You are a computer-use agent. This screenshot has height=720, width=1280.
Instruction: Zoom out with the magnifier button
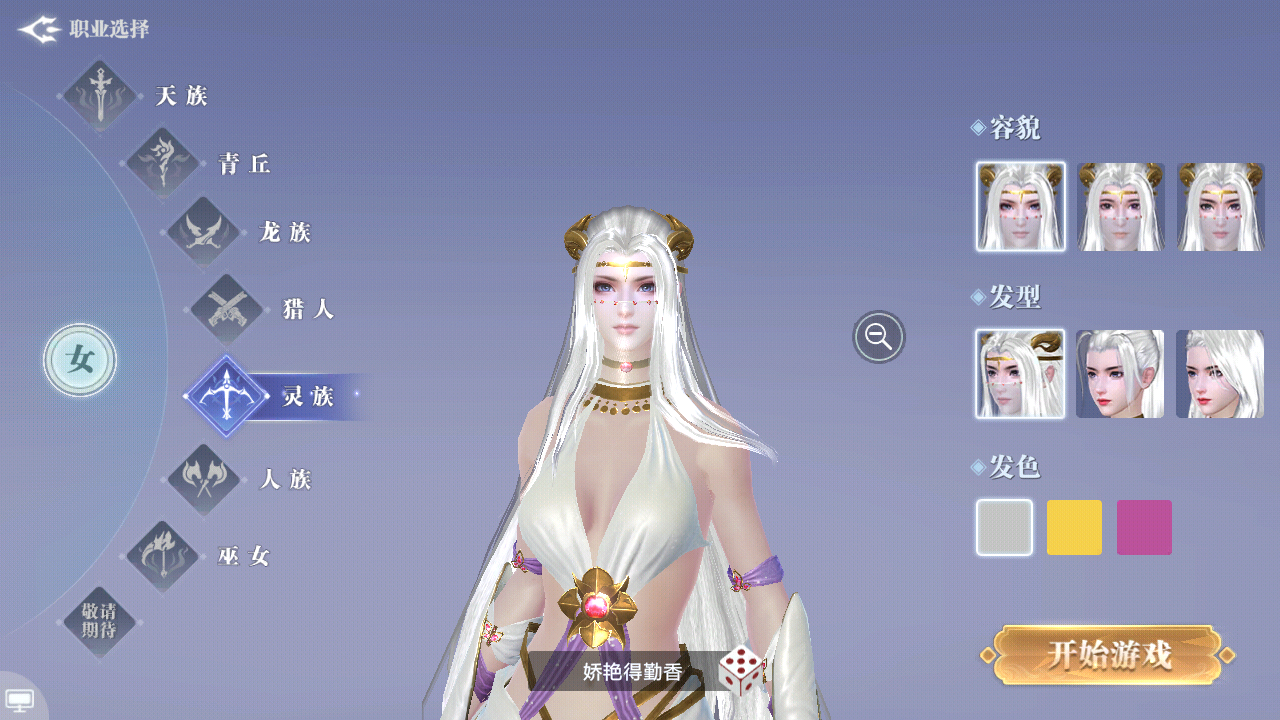pyautogui.click(x=879, y=337)
